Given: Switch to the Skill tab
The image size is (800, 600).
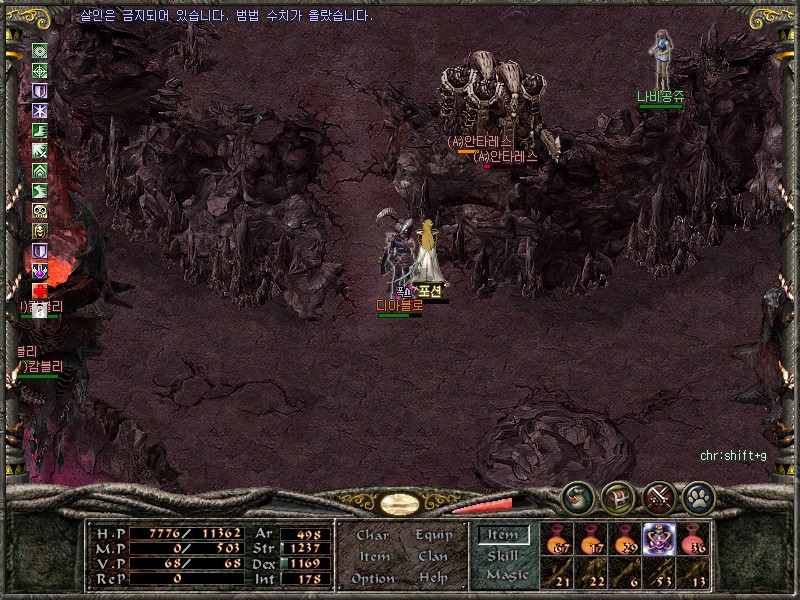Looking at the screenshot, I should click(x=503, y=555).
